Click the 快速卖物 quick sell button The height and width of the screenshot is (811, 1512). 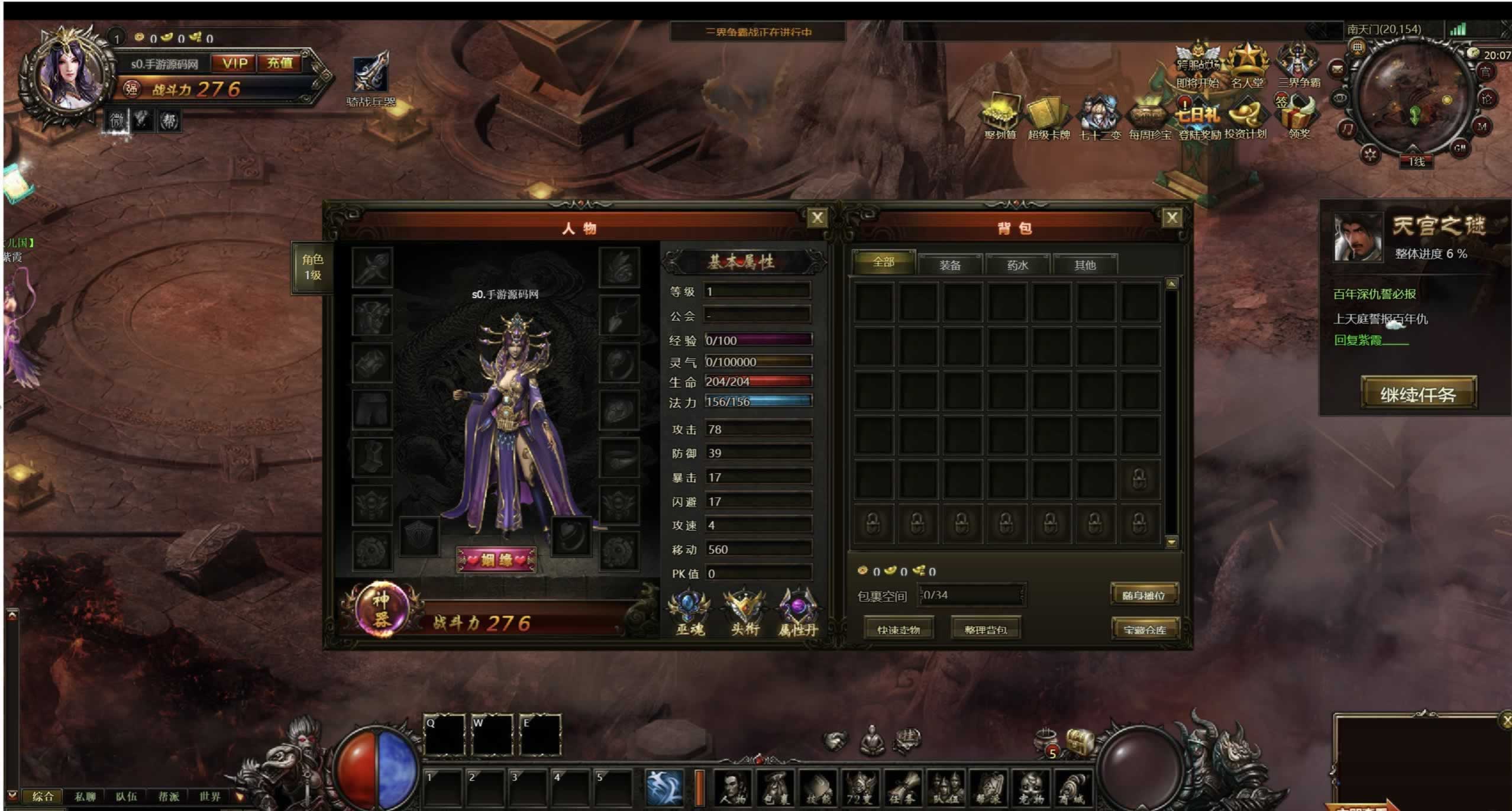[x=899, y=629]
